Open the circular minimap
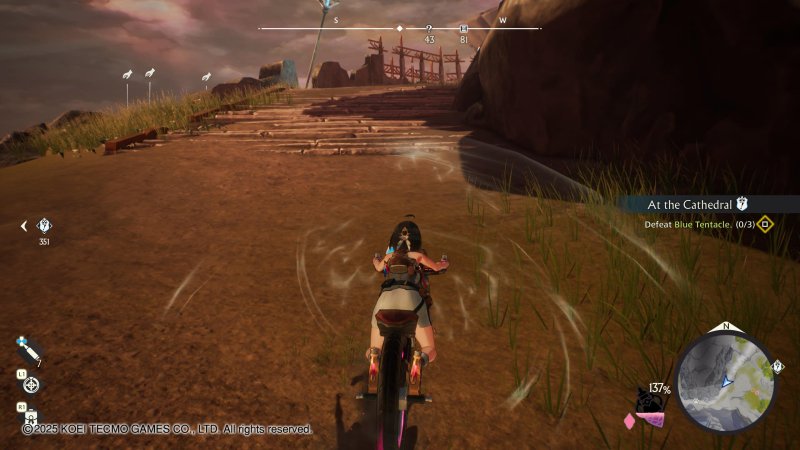 point(724,381)
